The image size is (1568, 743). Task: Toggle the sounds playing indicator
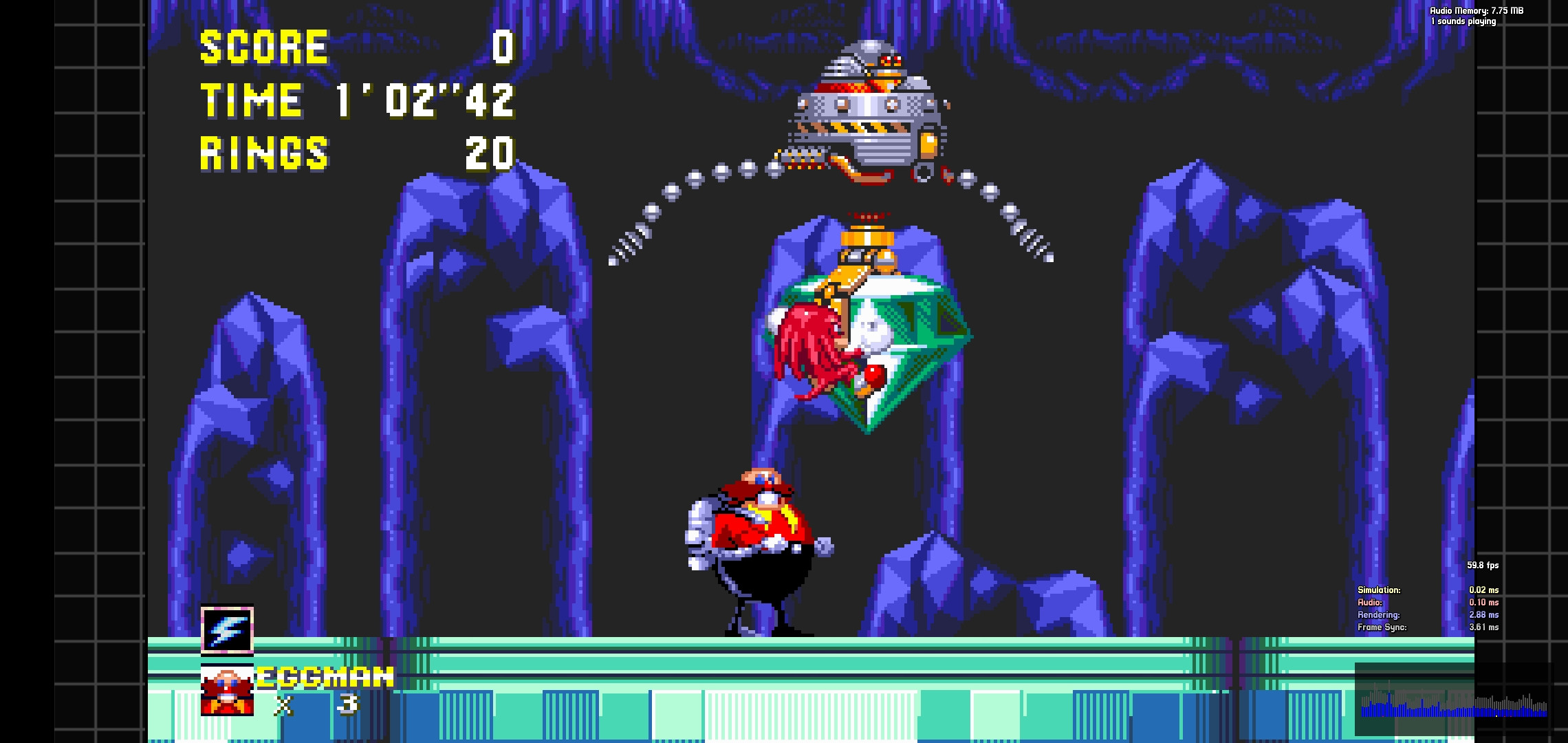click(1463, 21)
